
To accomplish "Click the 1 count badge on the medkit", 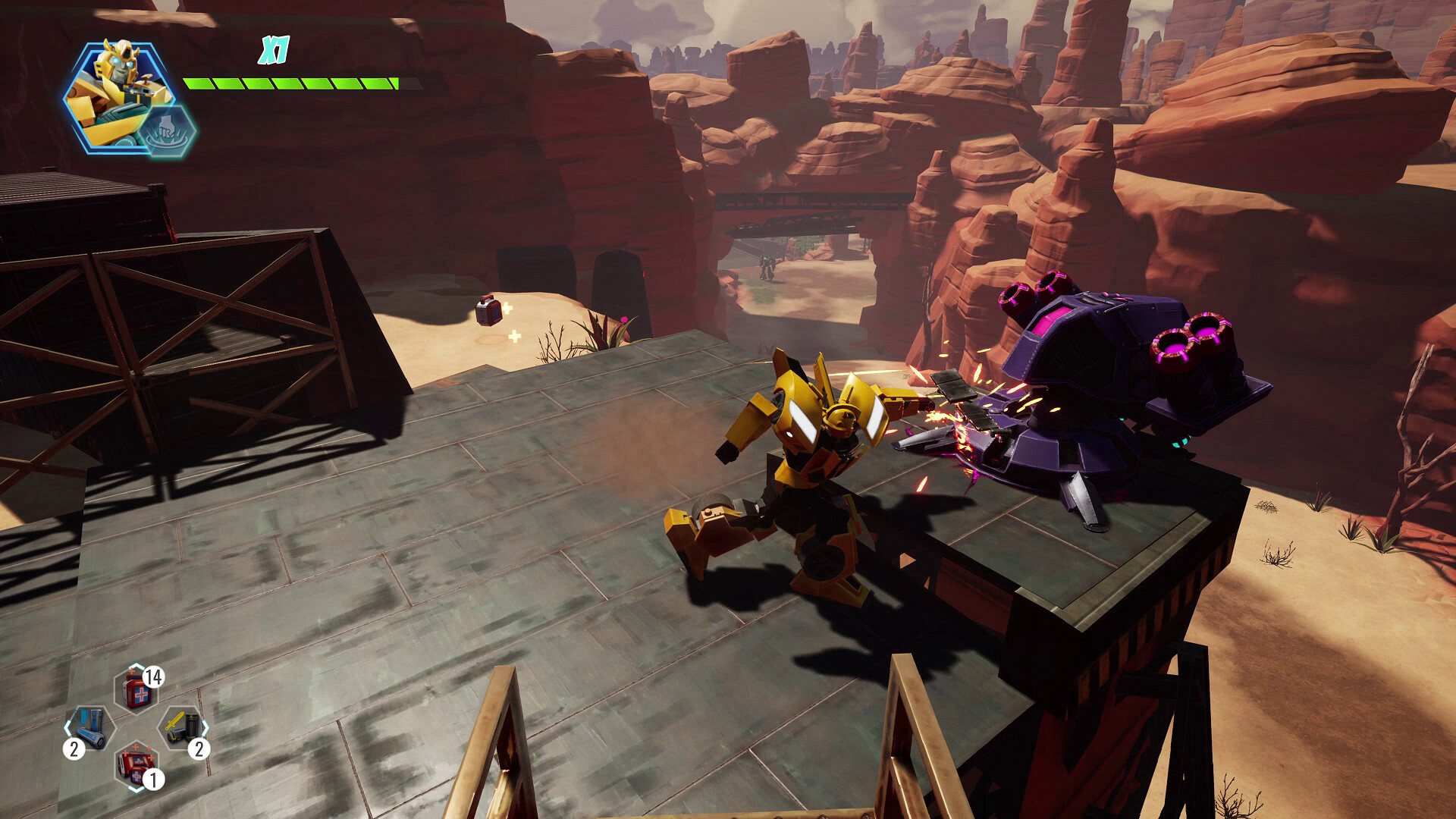I will tap(154, 777).
